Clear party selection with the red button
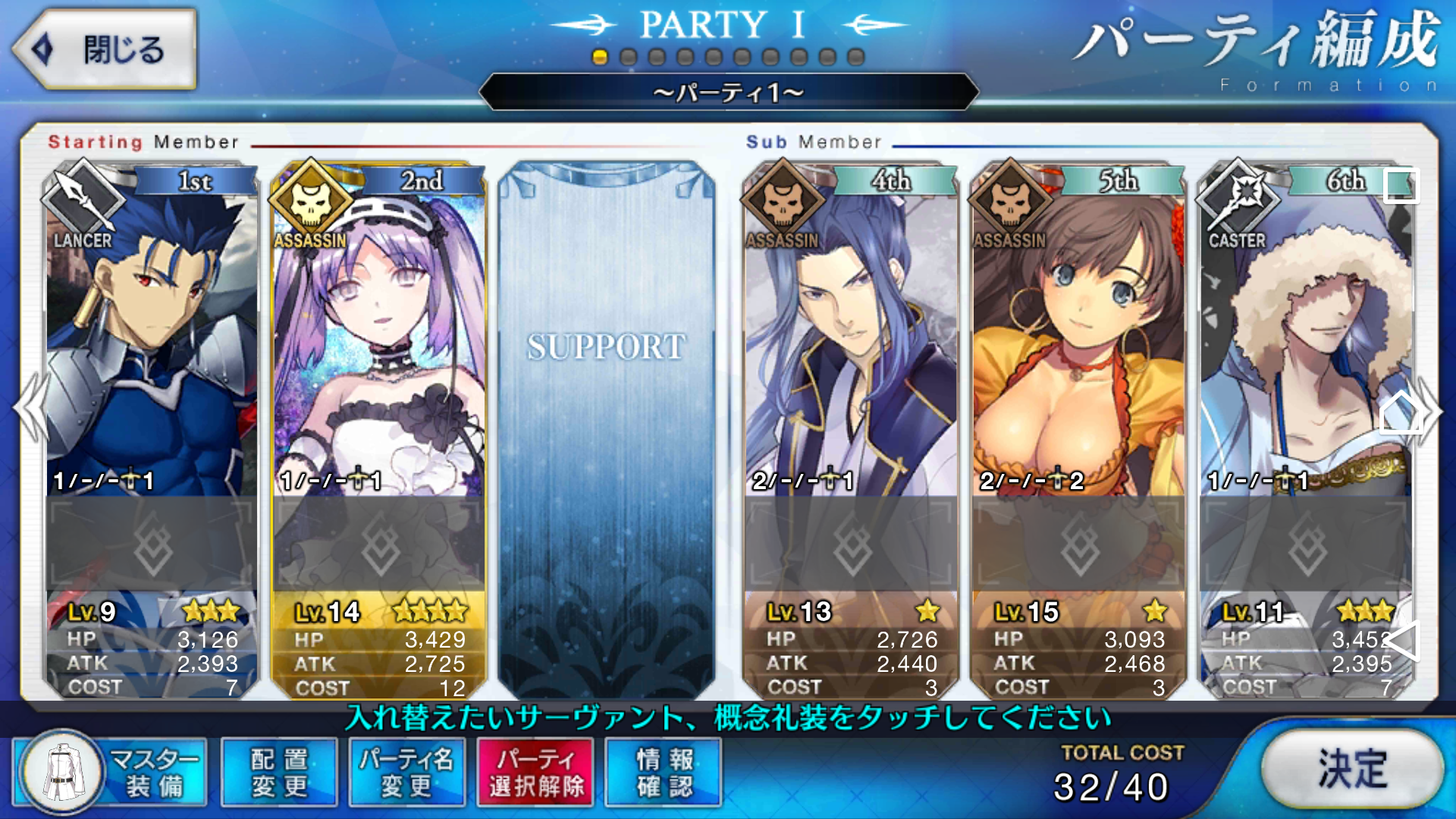This screenshot has height=819, width=1456. coord(535,773)
